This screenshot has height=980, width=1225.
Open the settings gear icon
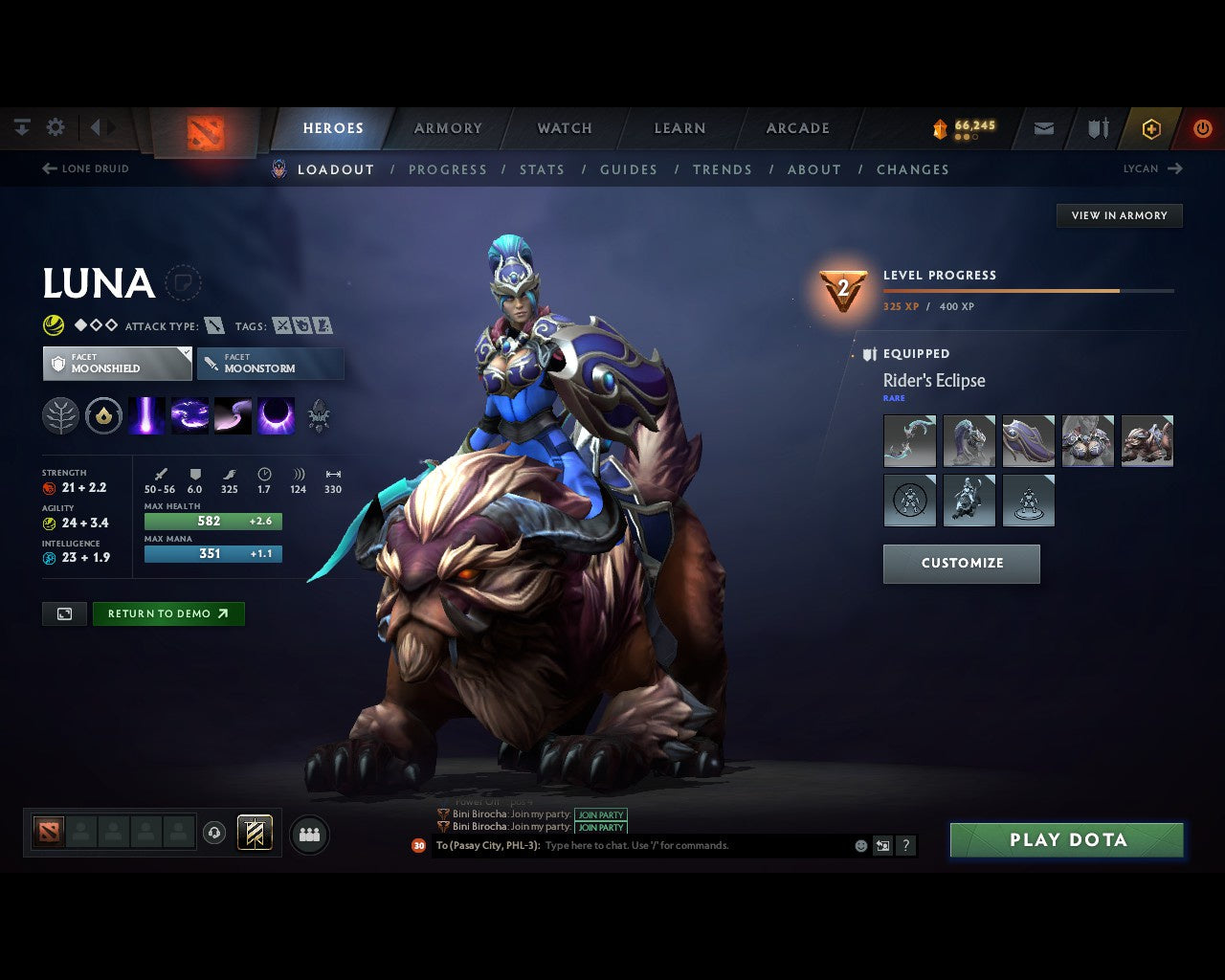click(x=56, y=127)
